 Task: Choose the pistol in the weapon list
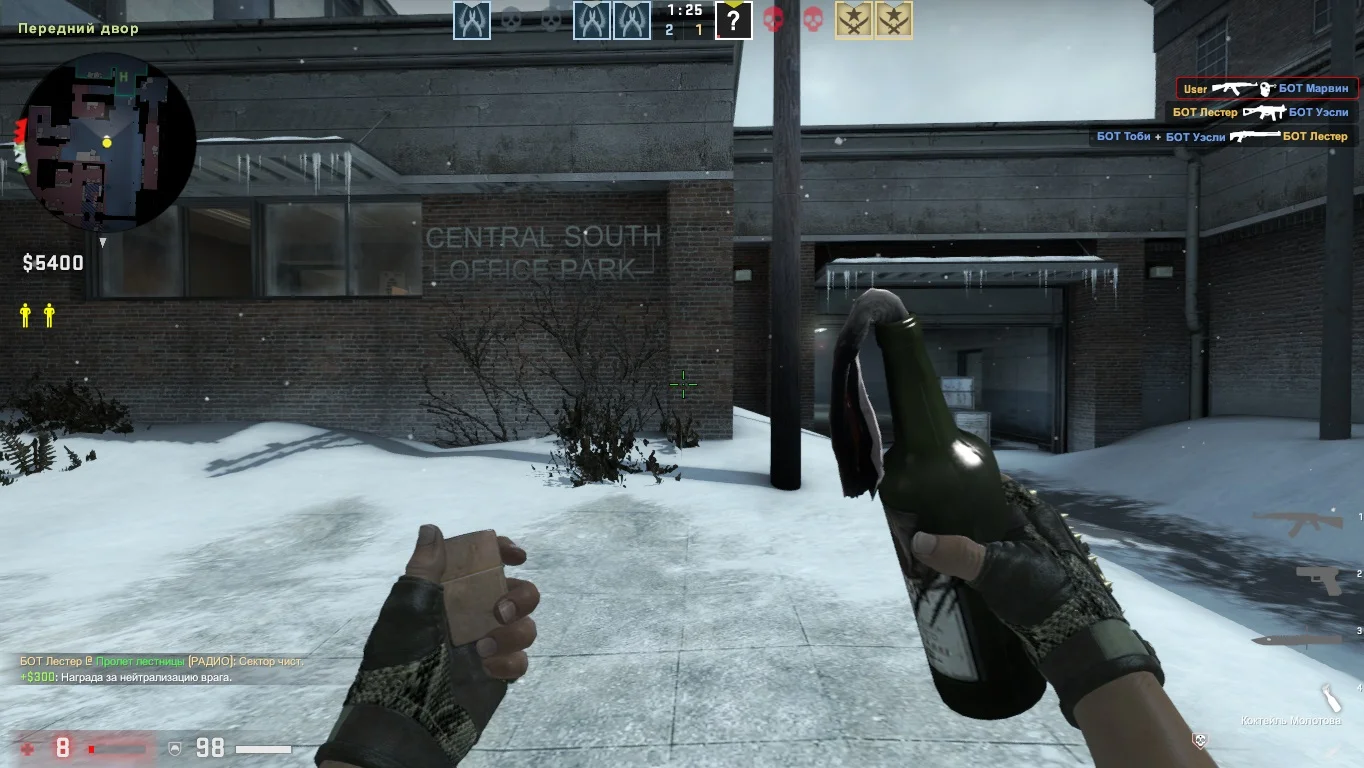click(1319, 578)
